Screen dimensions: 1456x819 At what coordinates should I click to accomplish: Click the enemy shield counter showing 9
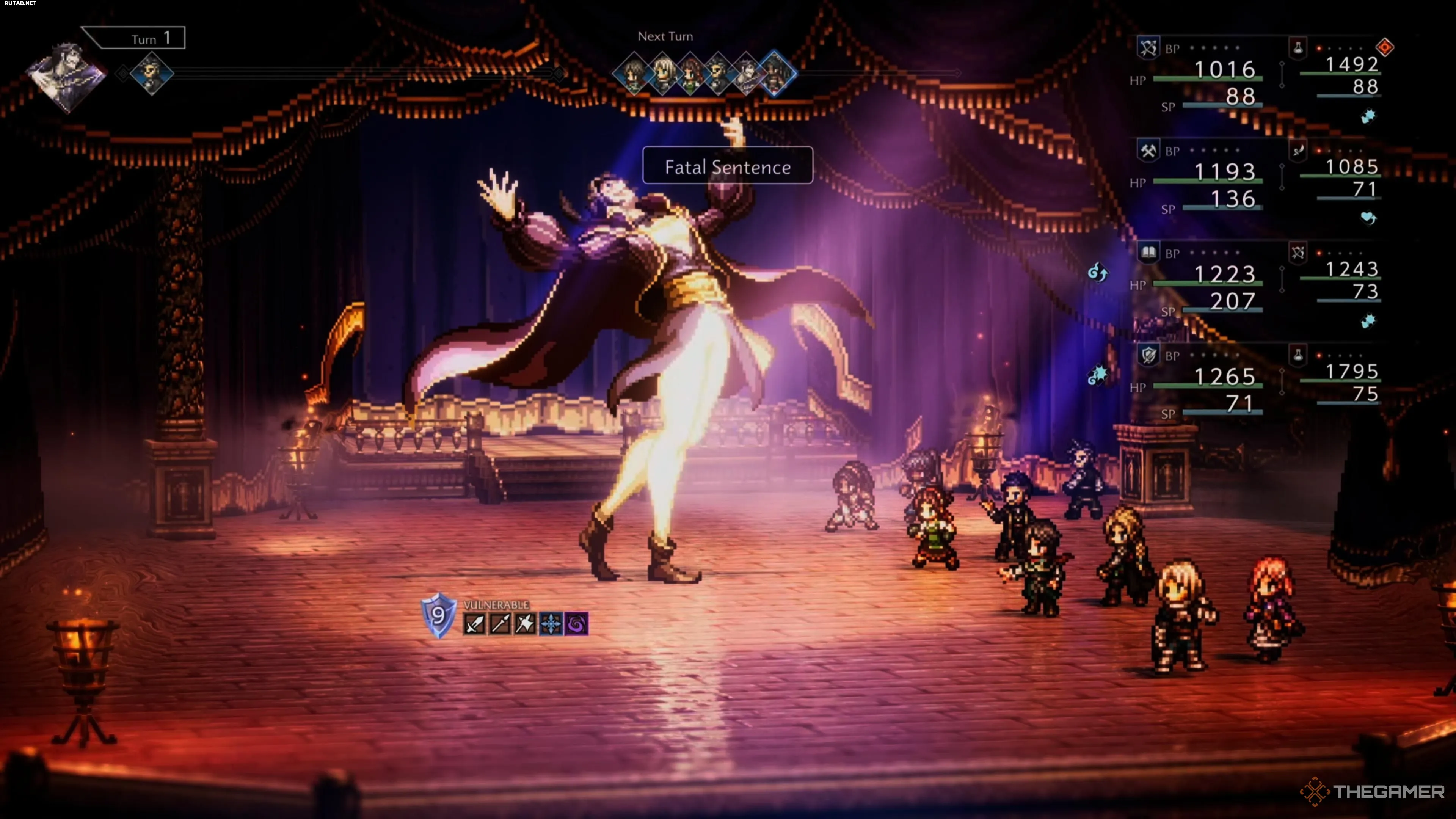439,615
